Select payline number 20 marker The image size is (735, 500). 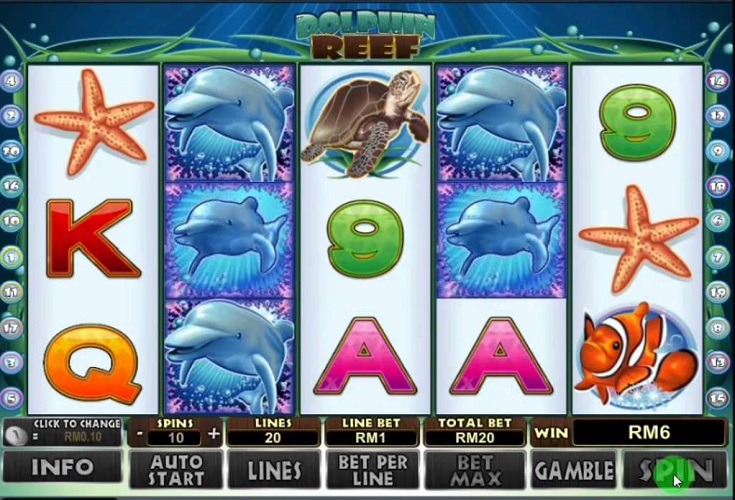click(13, 151)
